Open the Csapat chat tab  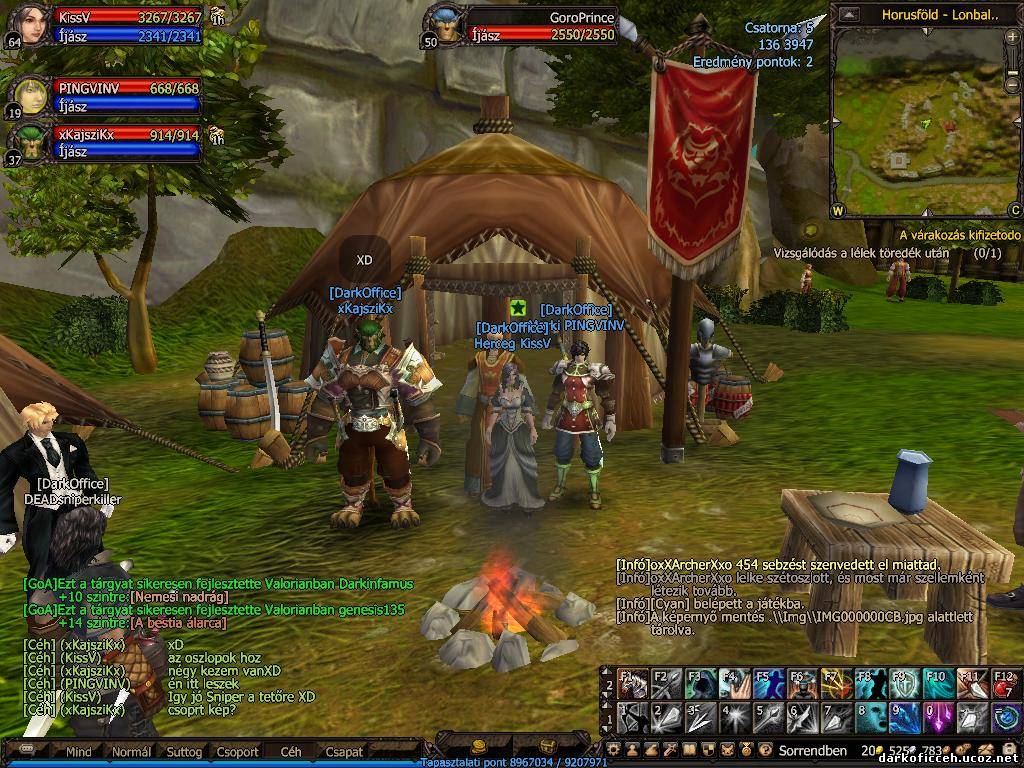click(x=344, y=752)
